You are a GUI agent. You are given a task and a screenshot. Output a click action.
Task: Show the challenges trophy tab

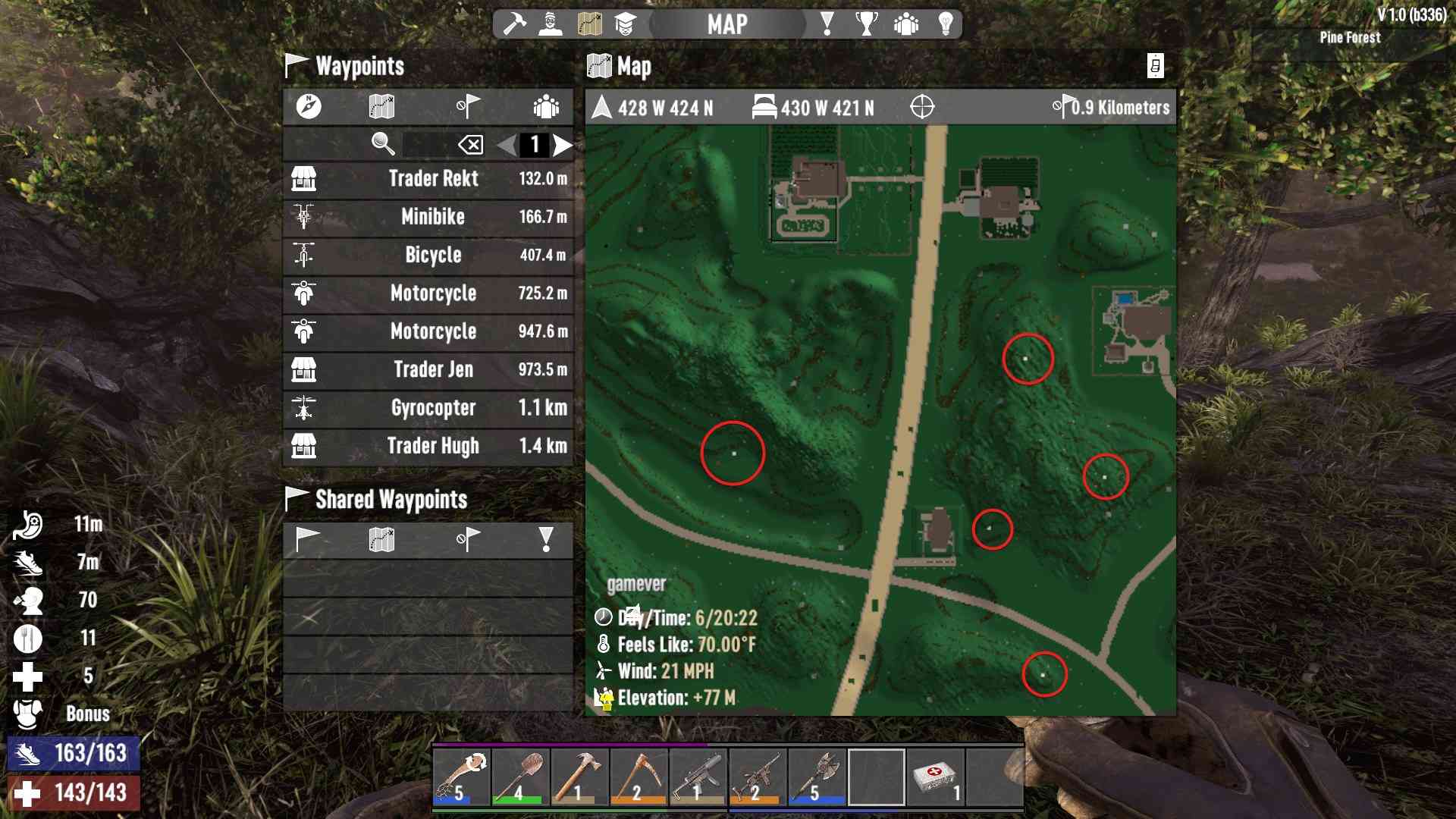point(866,24)
